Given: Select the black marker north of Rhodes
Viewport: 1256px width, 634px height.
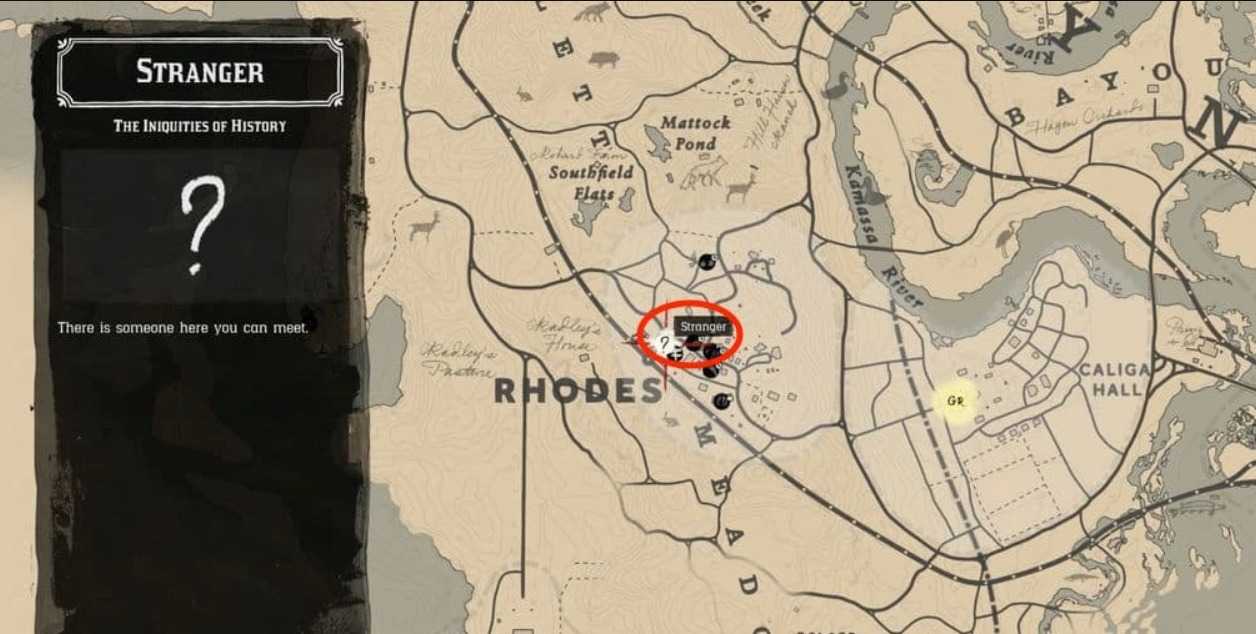Looking at the screenshot, I should (707, 262).
